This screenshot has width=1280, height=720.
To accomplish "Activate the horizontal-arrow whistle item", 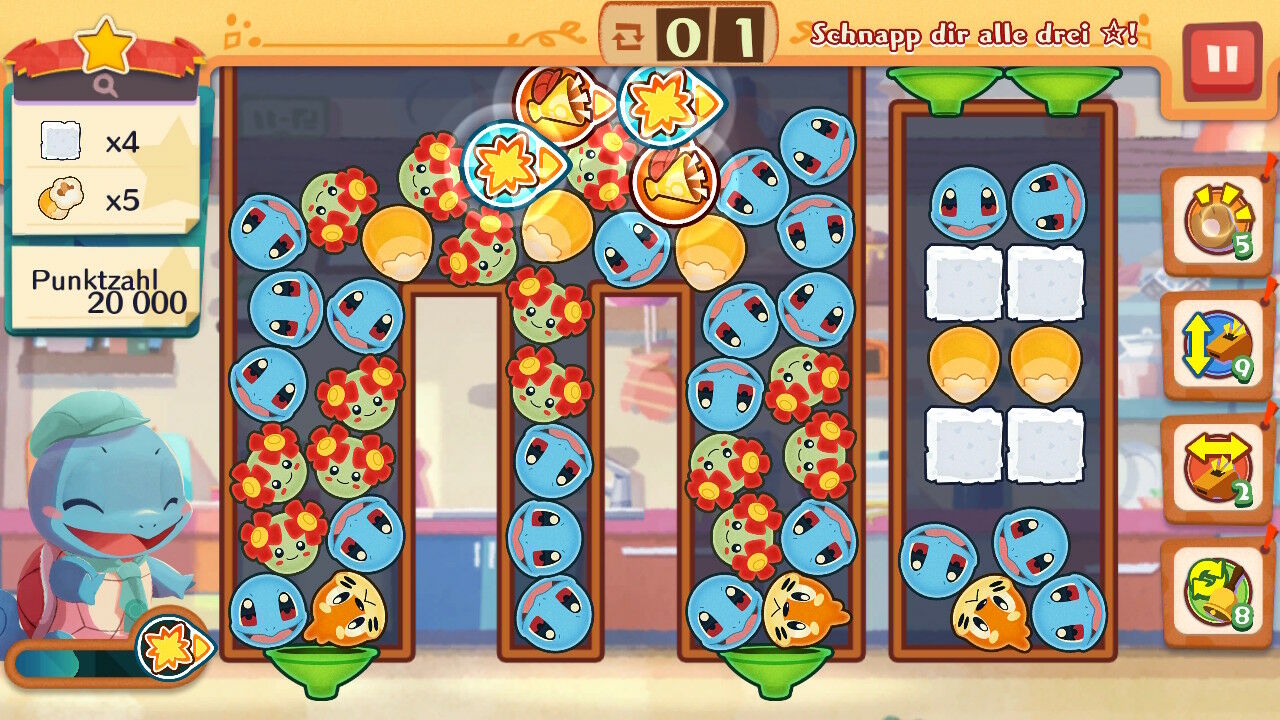I will [x=1215, y=468].
